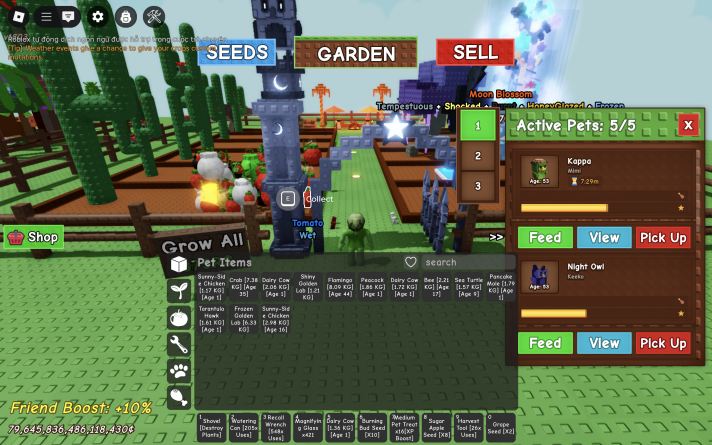View the Night Owl pet
This screenshot has height=445, width=712.
[604, 343]
